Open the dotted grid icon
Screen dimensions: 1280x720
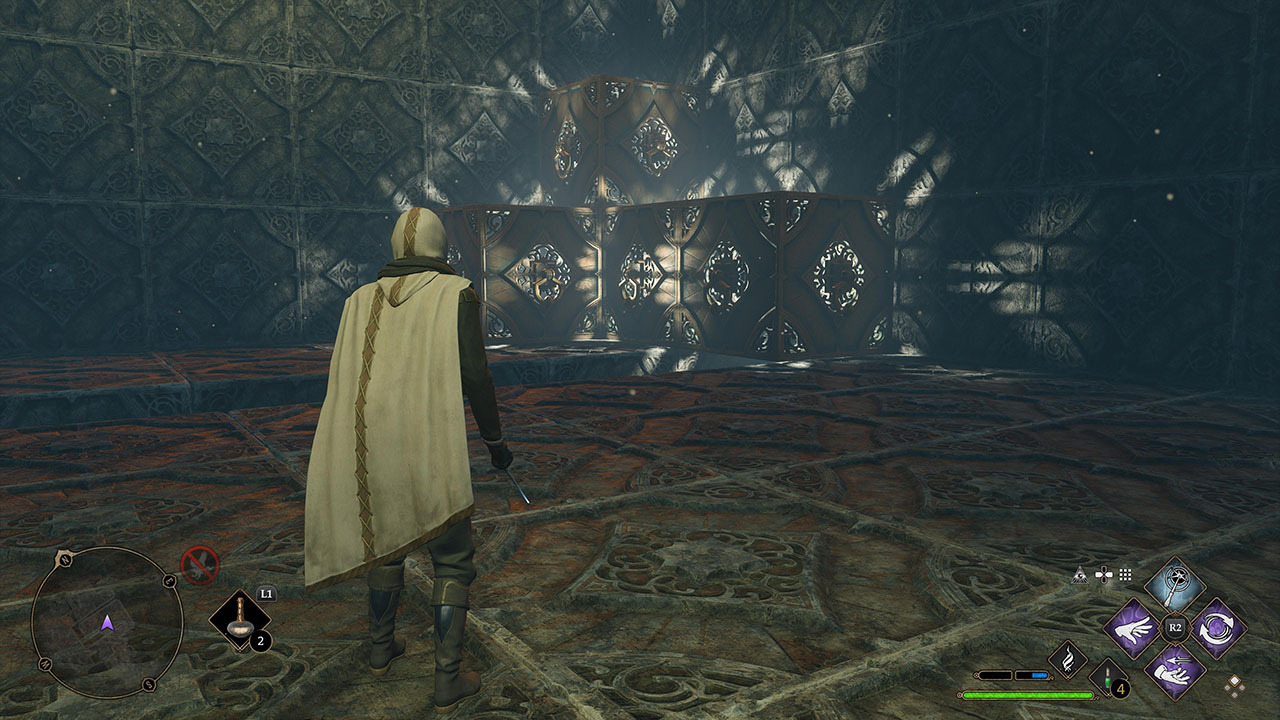[x=1125, y=575]
